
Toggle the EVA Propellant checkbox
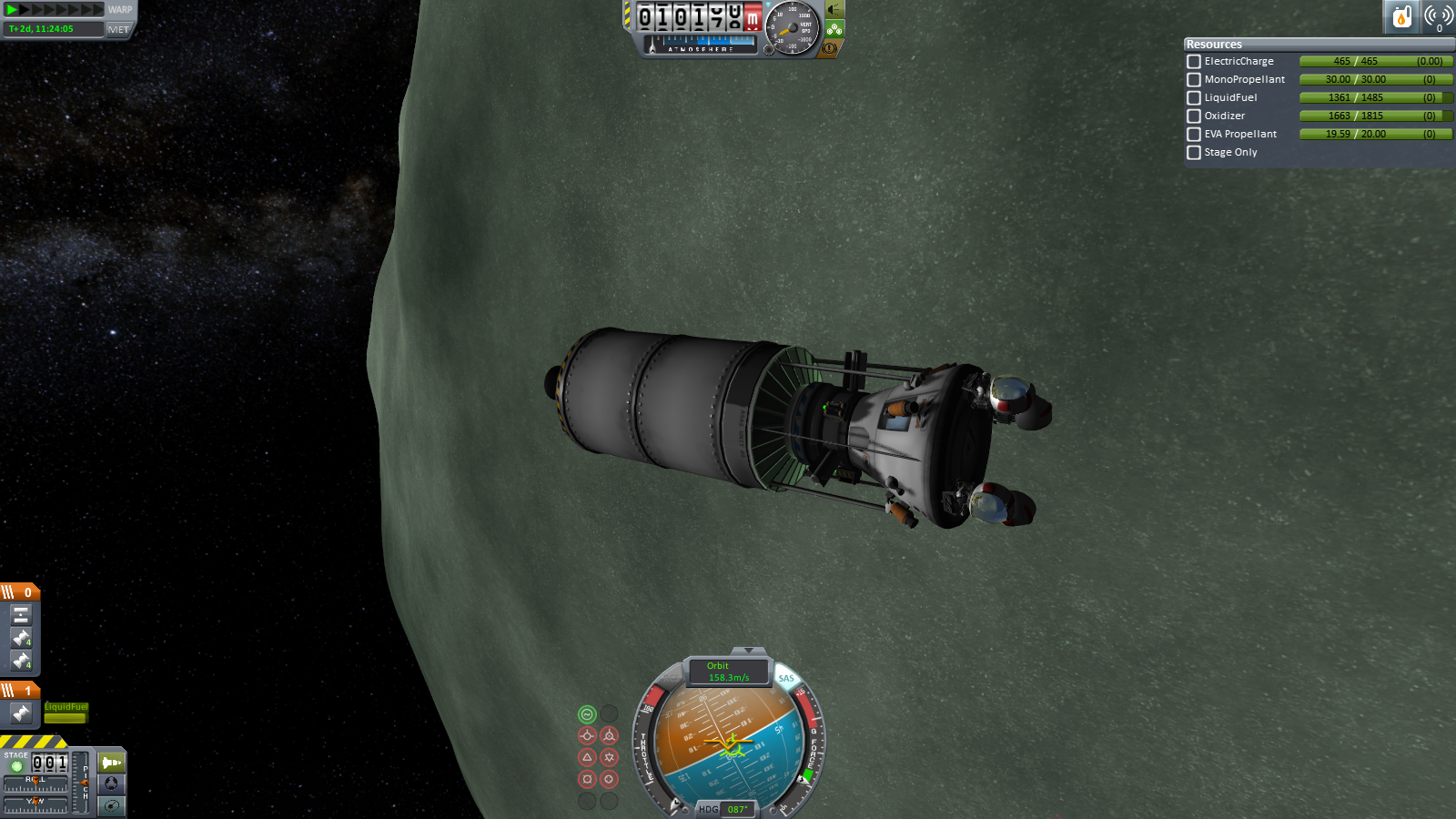click(x=1194, y=135)
